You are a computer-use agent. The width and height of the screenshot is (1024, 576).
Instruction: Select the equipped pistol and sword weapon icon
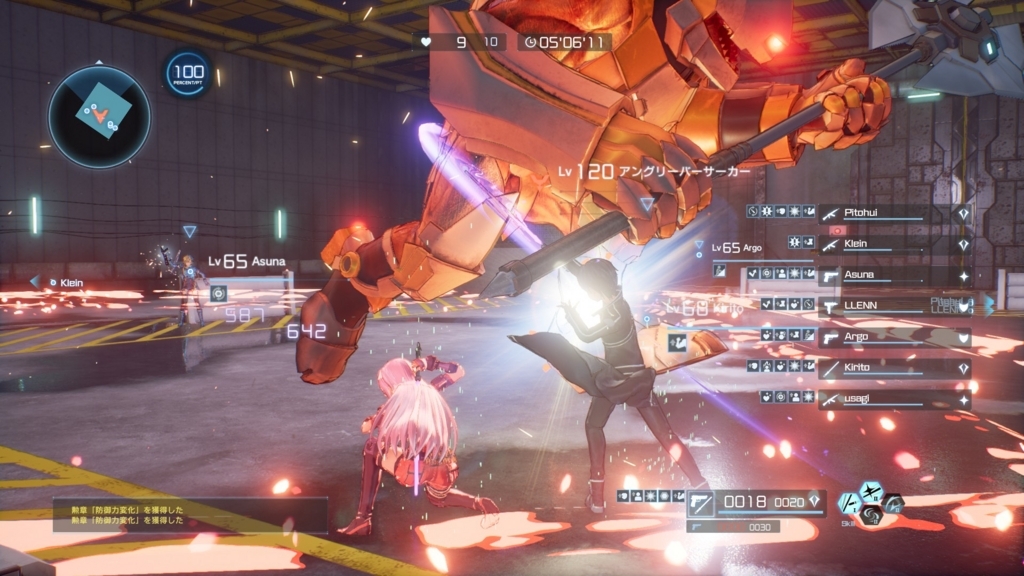[700, 503]
